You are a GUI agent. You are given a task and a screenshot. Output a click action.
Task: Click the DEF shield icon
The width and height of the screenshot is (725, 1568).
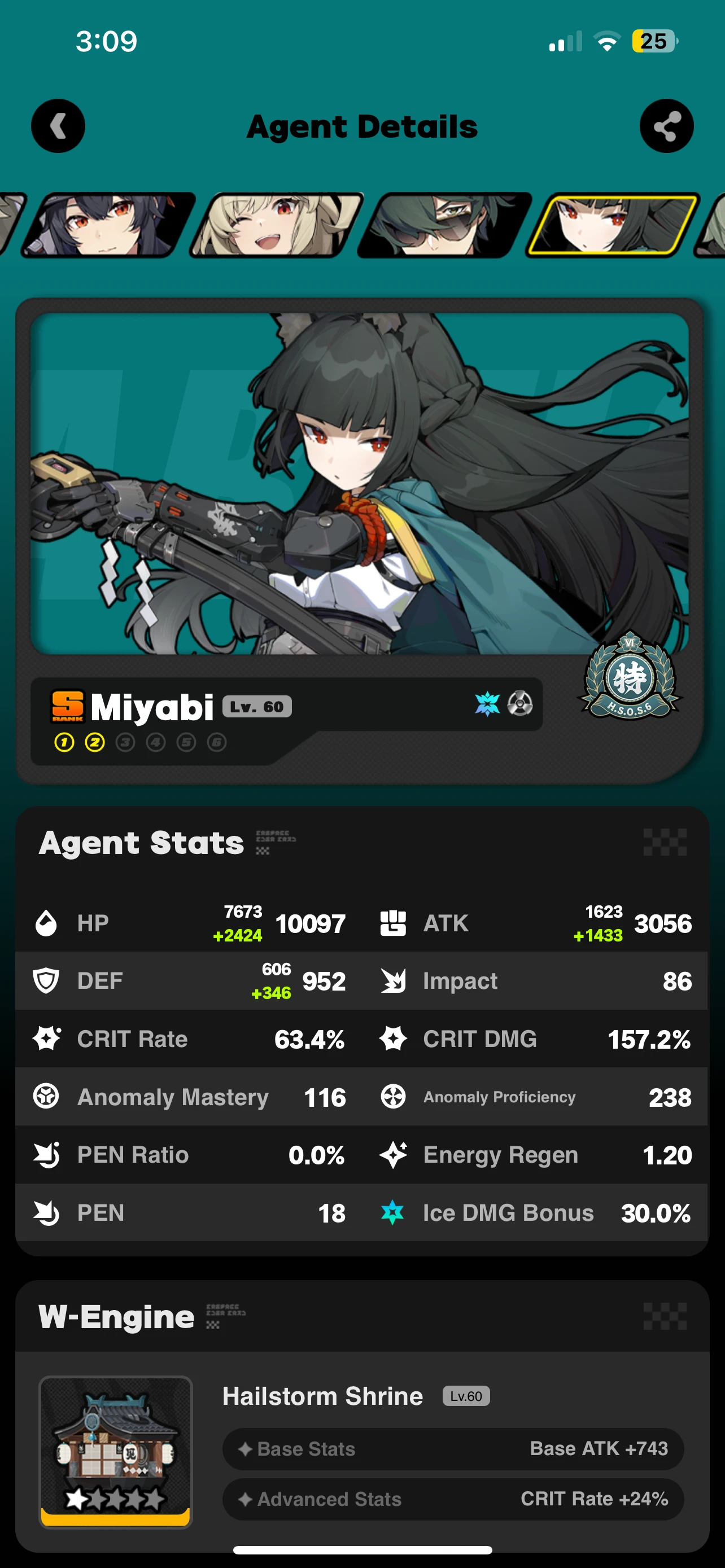pyautogui.click(x=46, y=980)
